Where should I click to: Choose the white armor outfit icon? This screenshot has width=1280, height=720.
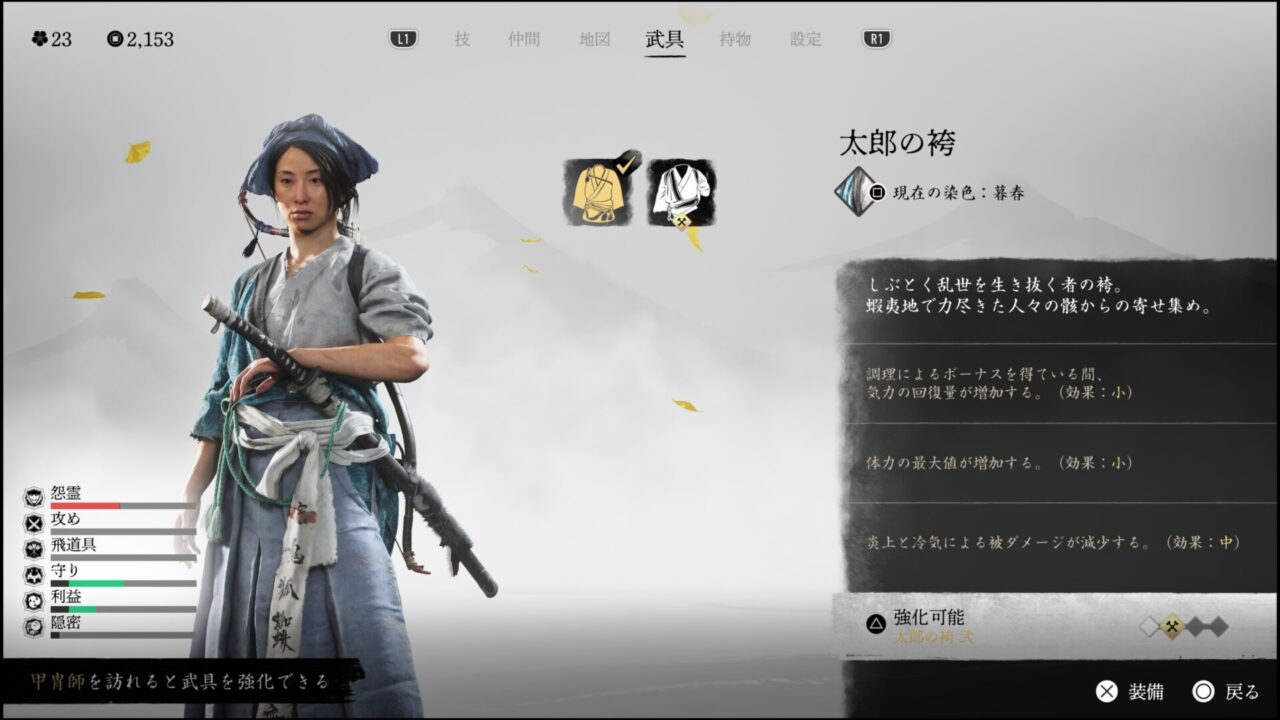[681, 192]
